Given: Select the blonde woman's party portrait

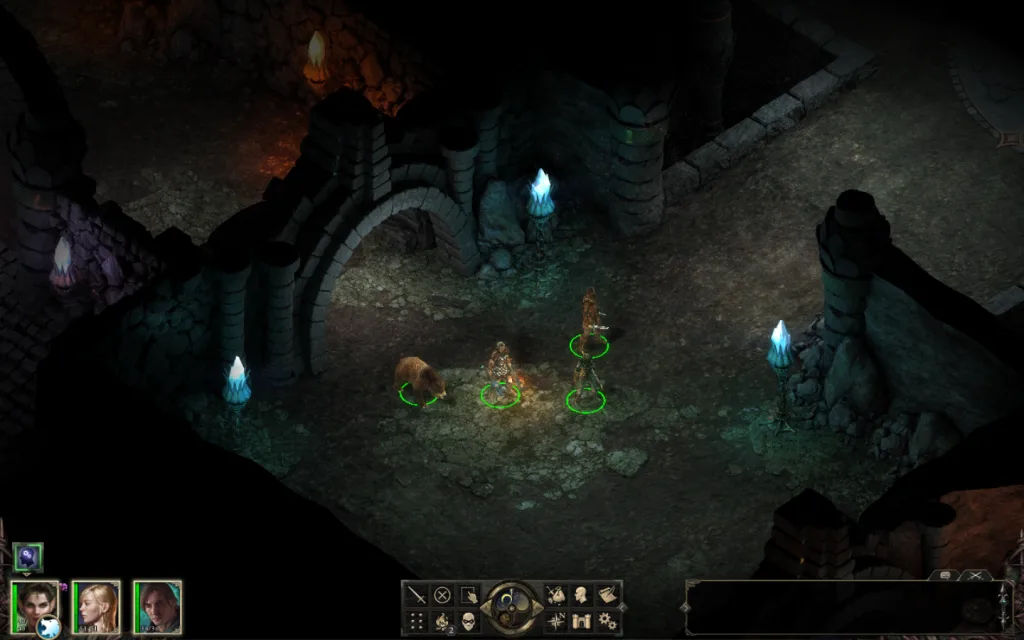Looking at the screenshot, I should click(x=97, y=606).
